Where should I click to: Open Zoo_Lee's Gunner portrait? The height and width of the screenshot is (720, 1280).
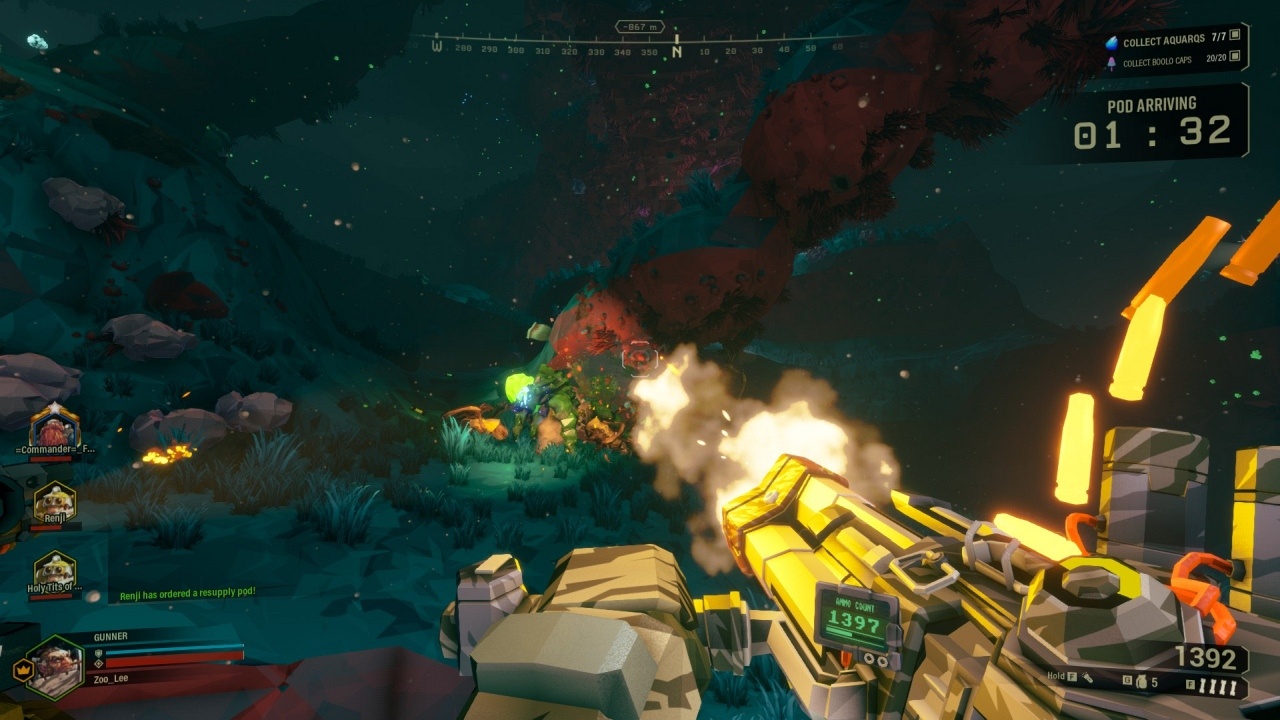pos(55,667)
